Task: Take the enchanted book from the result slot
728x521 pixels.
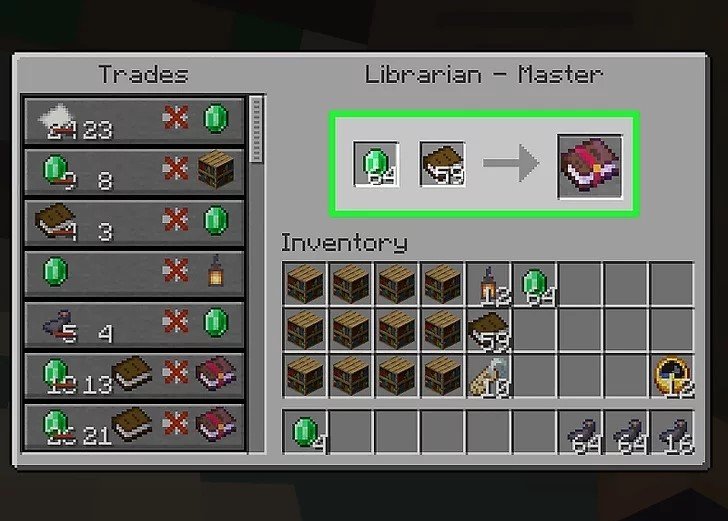Action: [x=589, y=163]
